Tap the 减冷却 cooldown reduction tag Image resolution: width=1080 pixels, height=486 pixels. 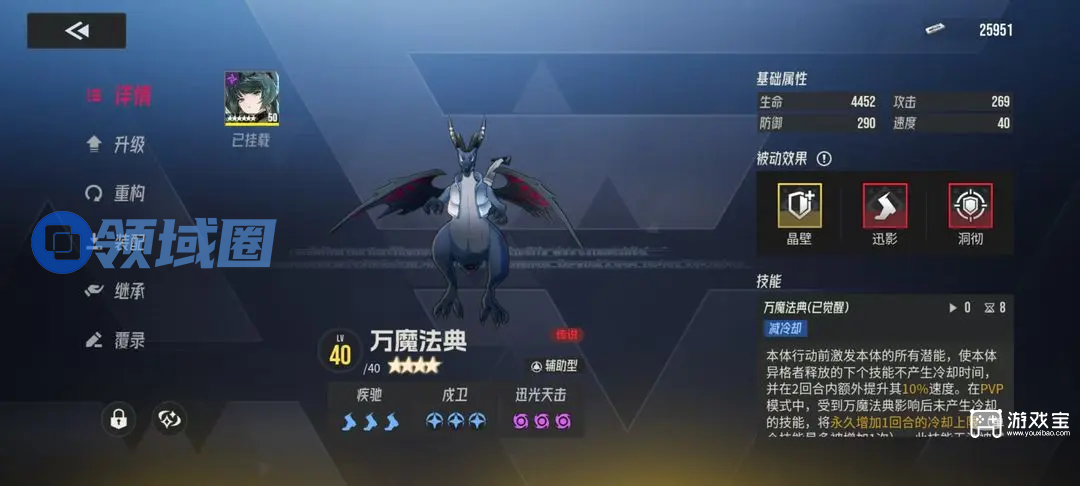pos(786,329)
